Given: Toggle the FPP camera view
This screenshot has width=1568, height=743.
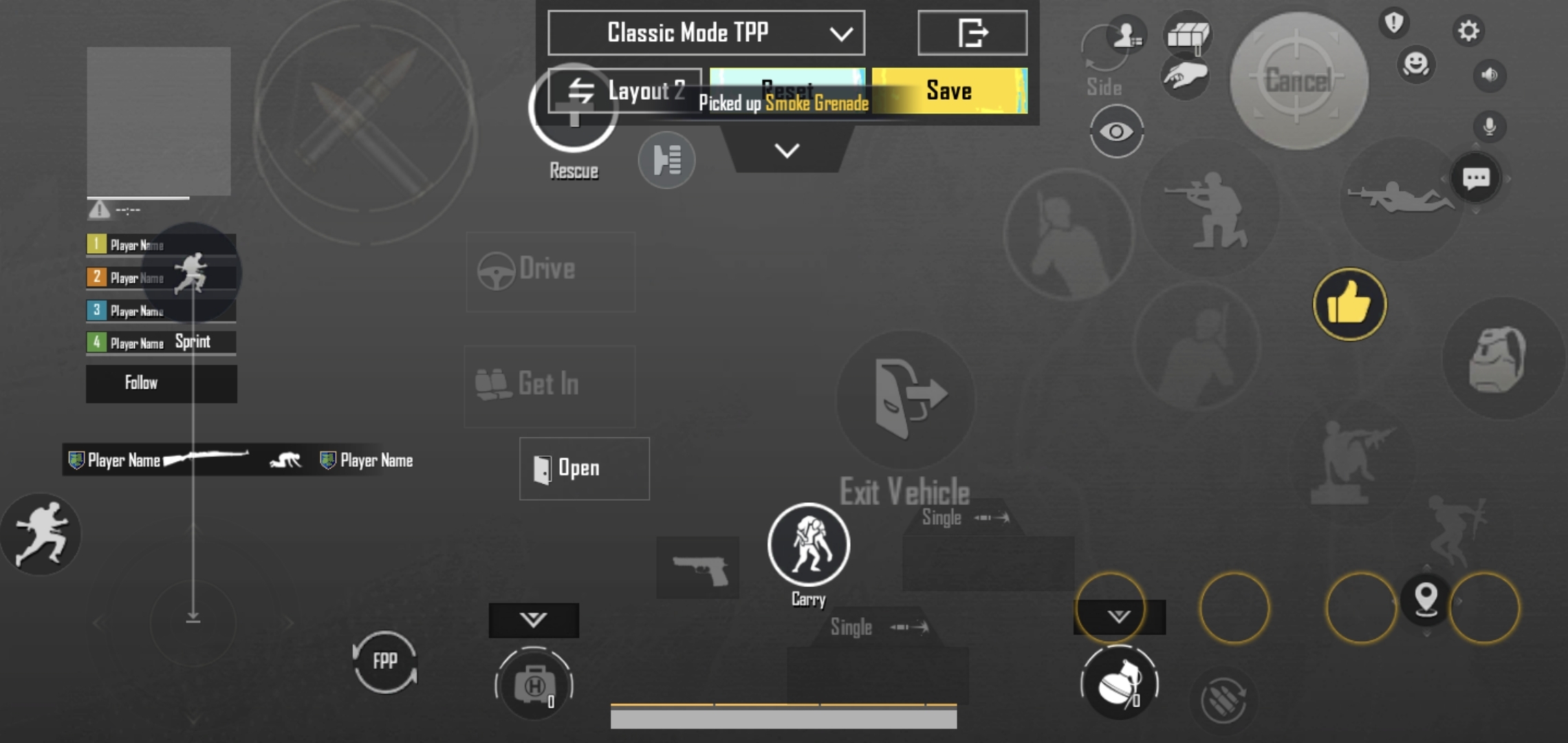Looking at the screenshot, I should click(384, 661).
